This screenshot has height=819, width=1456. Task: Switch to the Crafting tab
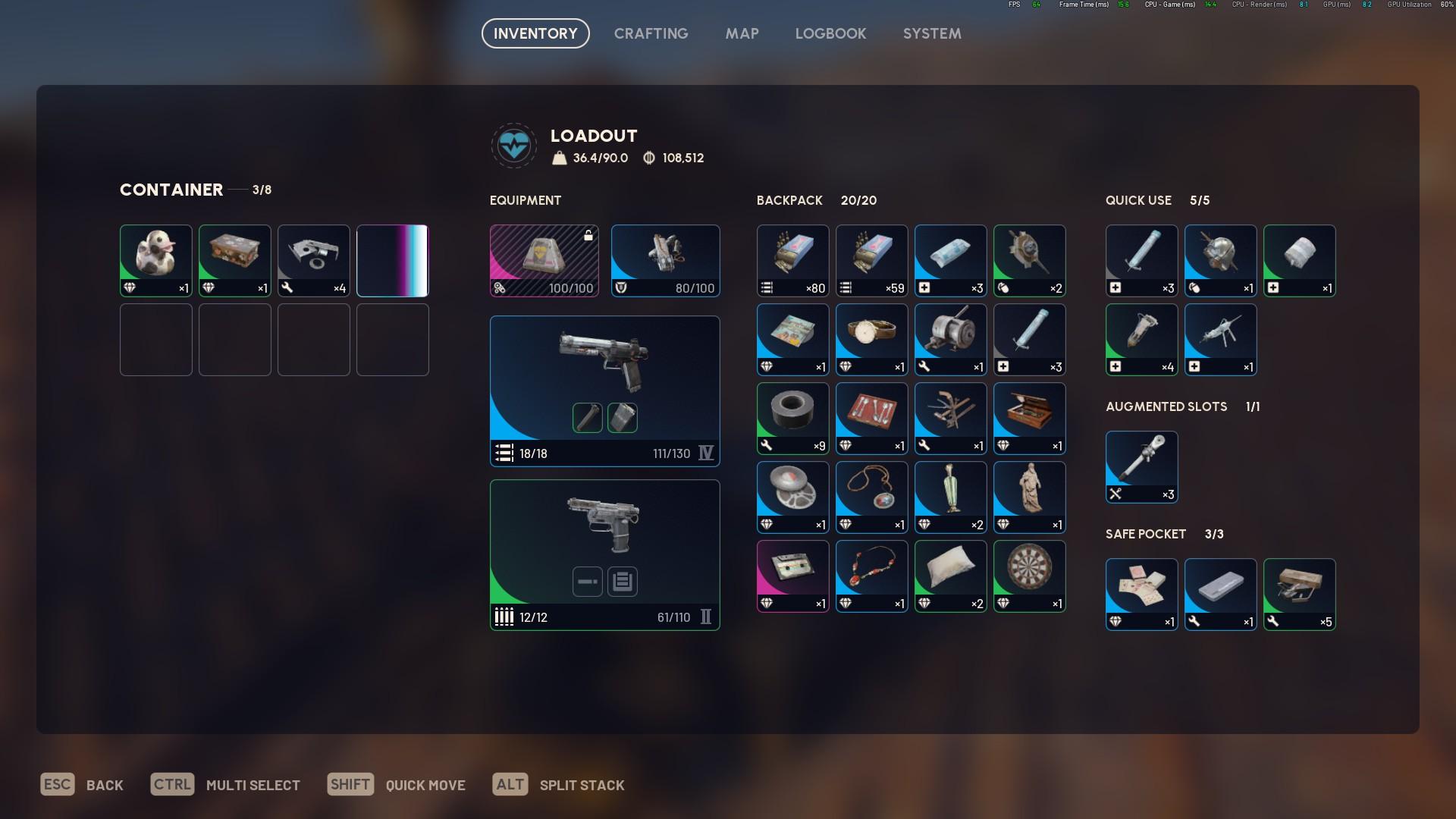(651, 33)
